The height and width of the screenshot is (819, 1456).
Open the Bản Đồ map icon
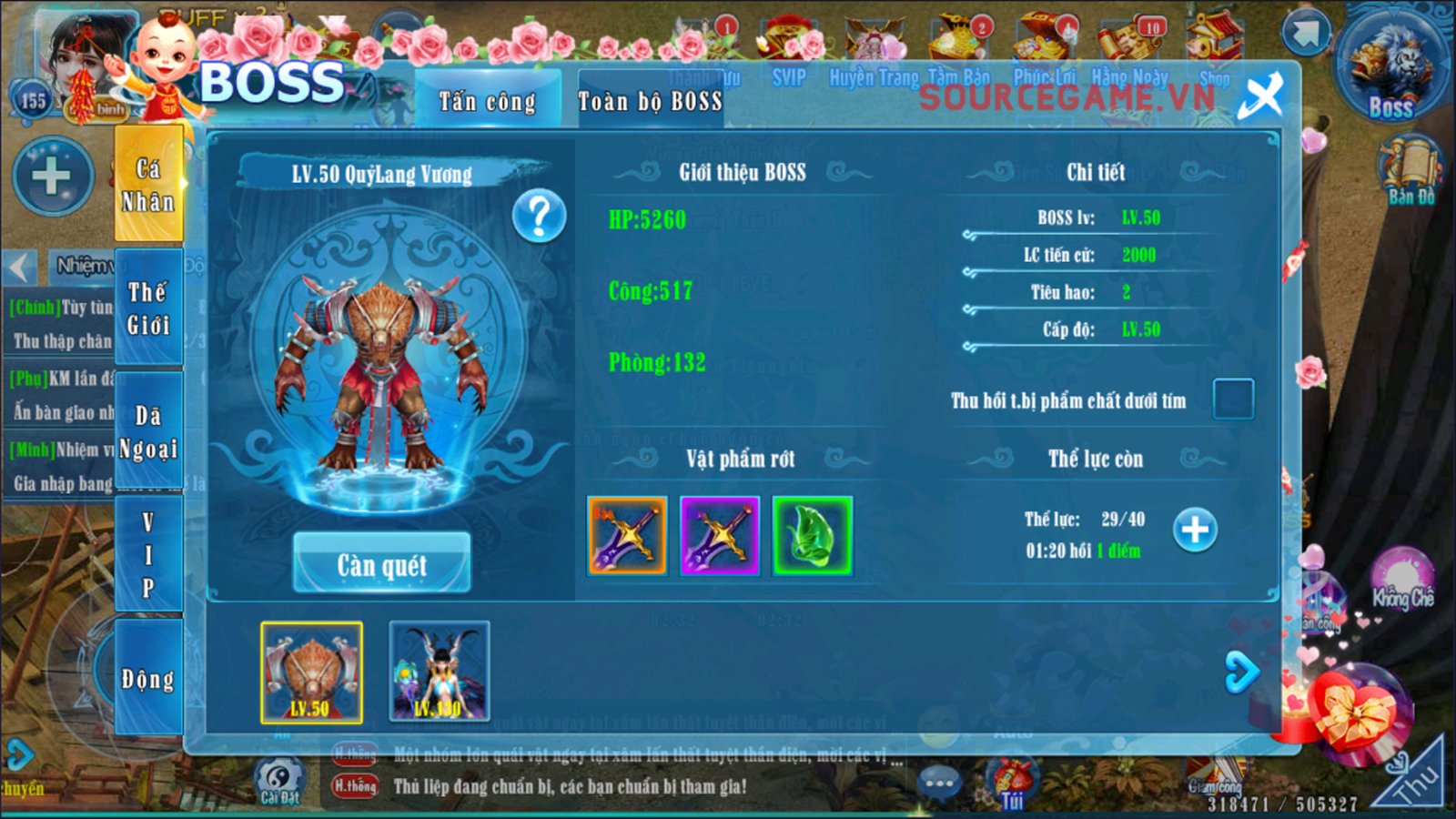(x=1410, y=169)
